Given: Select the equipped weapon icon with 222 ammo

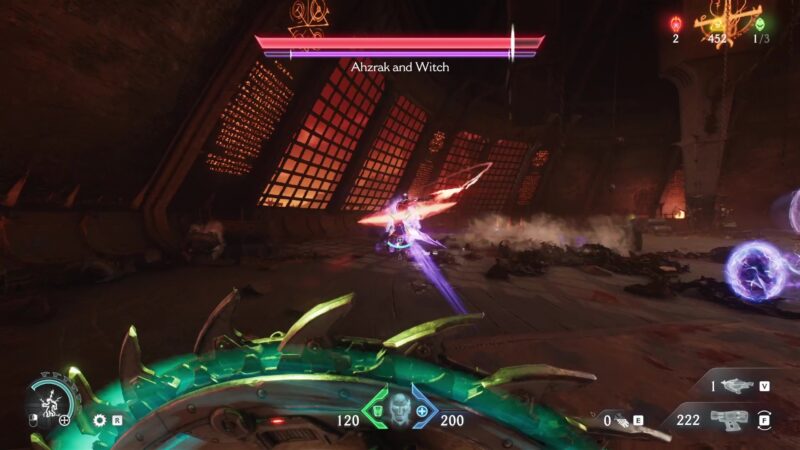Looking at the screenshot, I should [x=729, y=420].
